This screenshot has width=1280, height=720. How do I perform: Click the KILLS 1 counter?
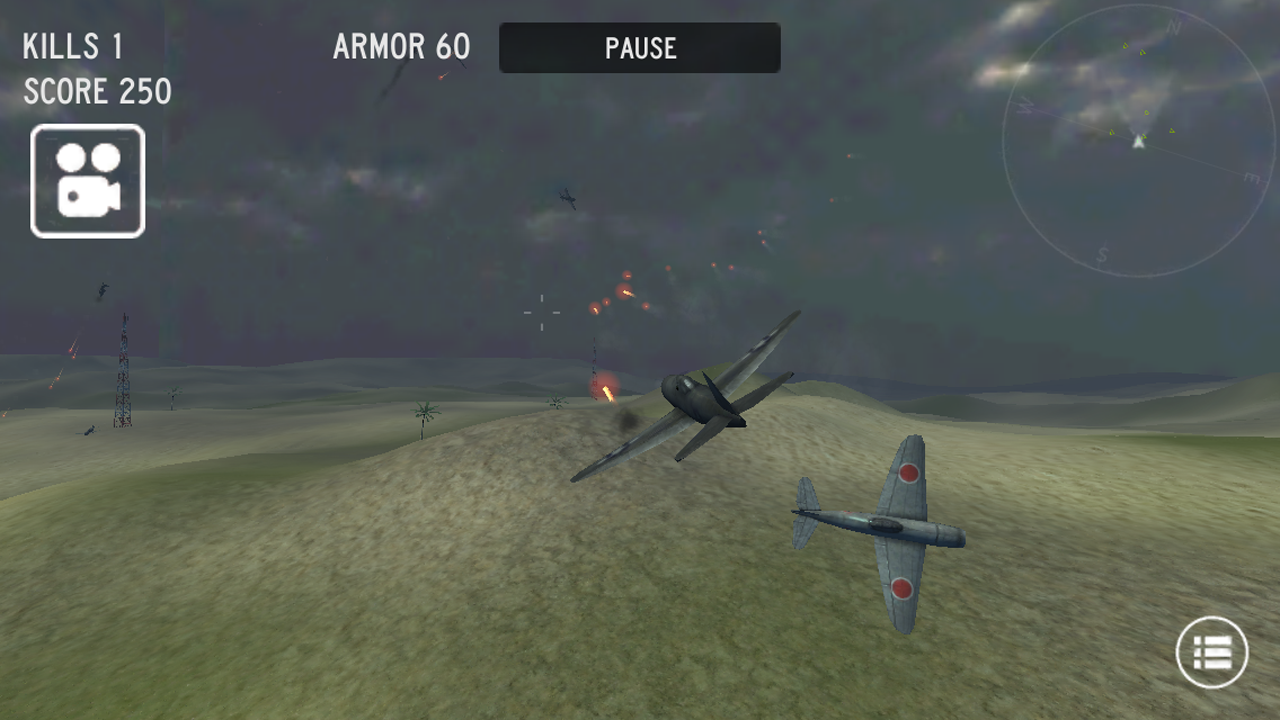pyautogui.click(x=74, y=46)
